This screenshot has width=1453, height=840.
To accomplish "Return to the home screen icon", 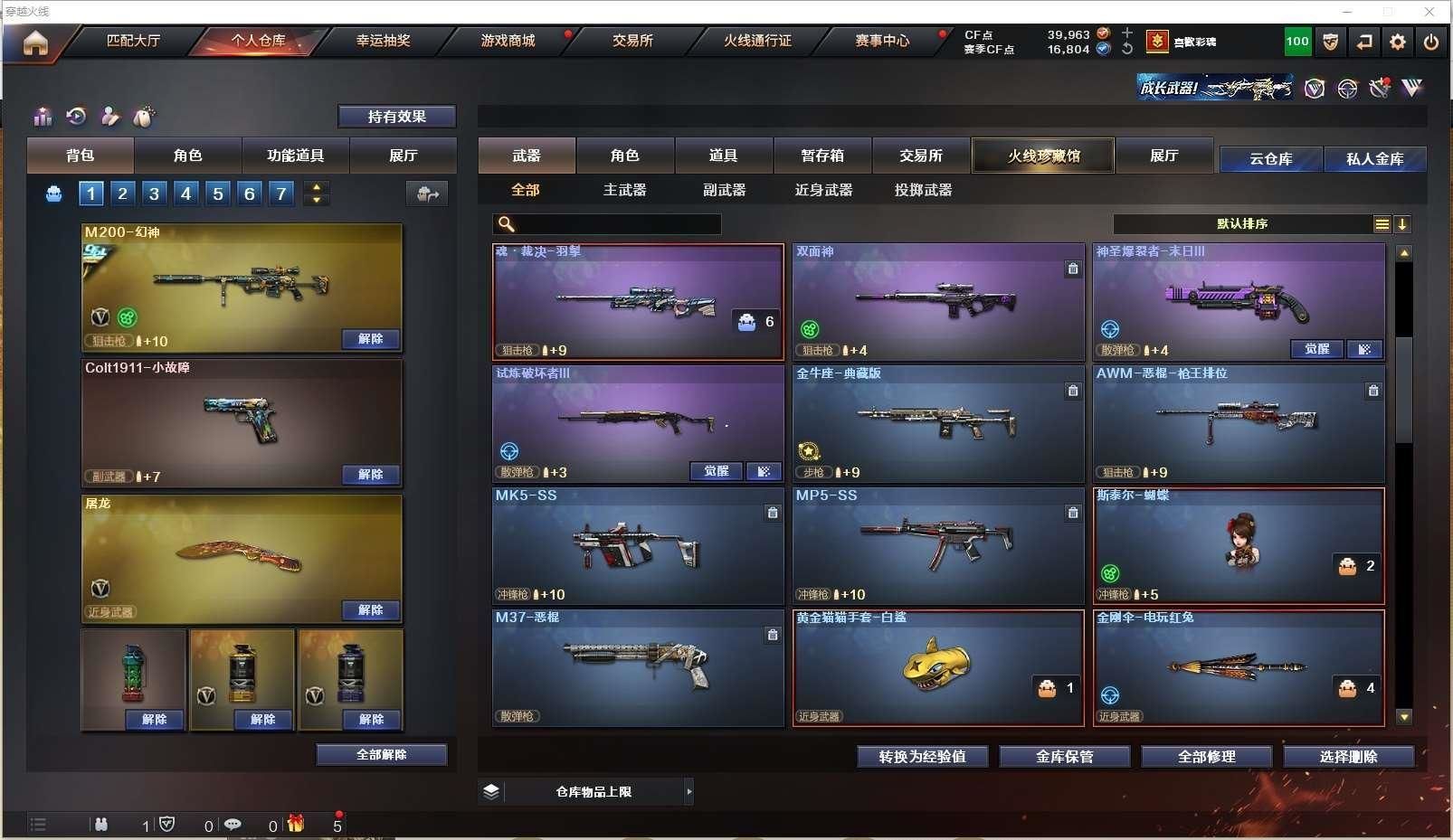I will coord(35,42).
